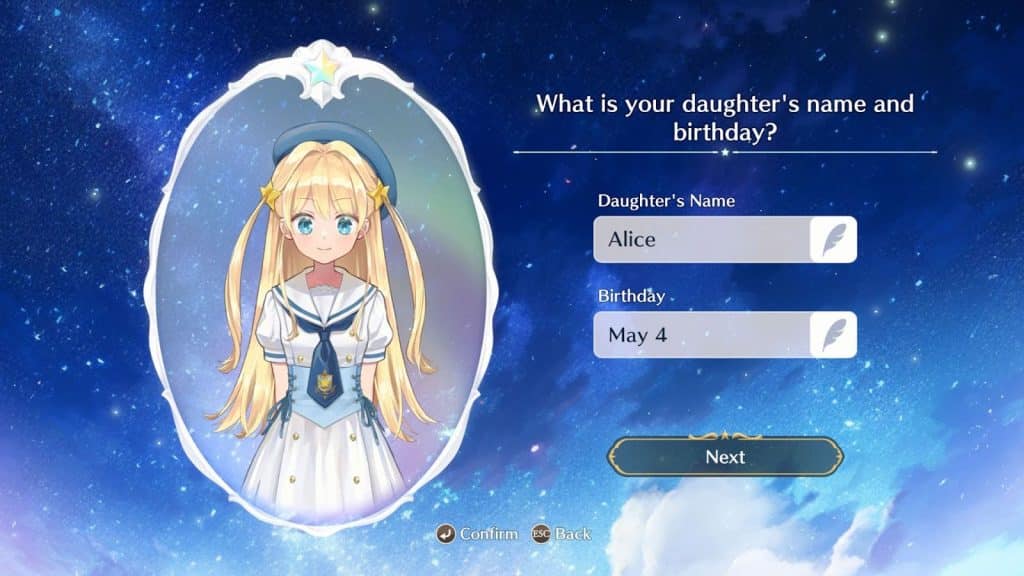The height and width of the screenshot is (576, 1024).
Task: Click the feather edit icon beside Alice
Action: tap(833, 240)
